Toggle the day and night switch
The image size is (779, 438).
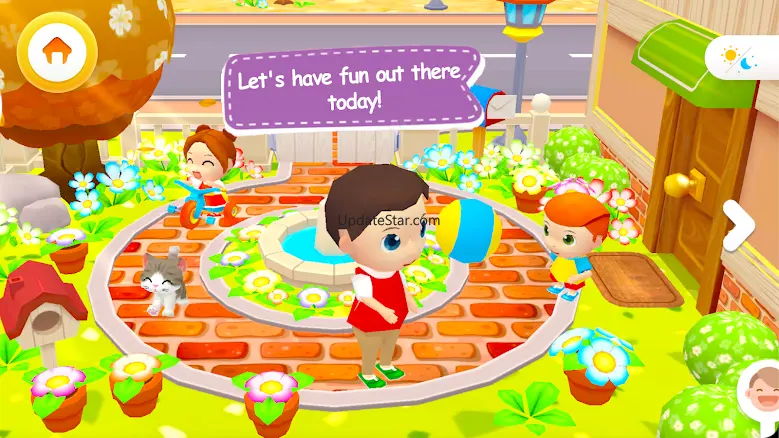tap(745, 56)
